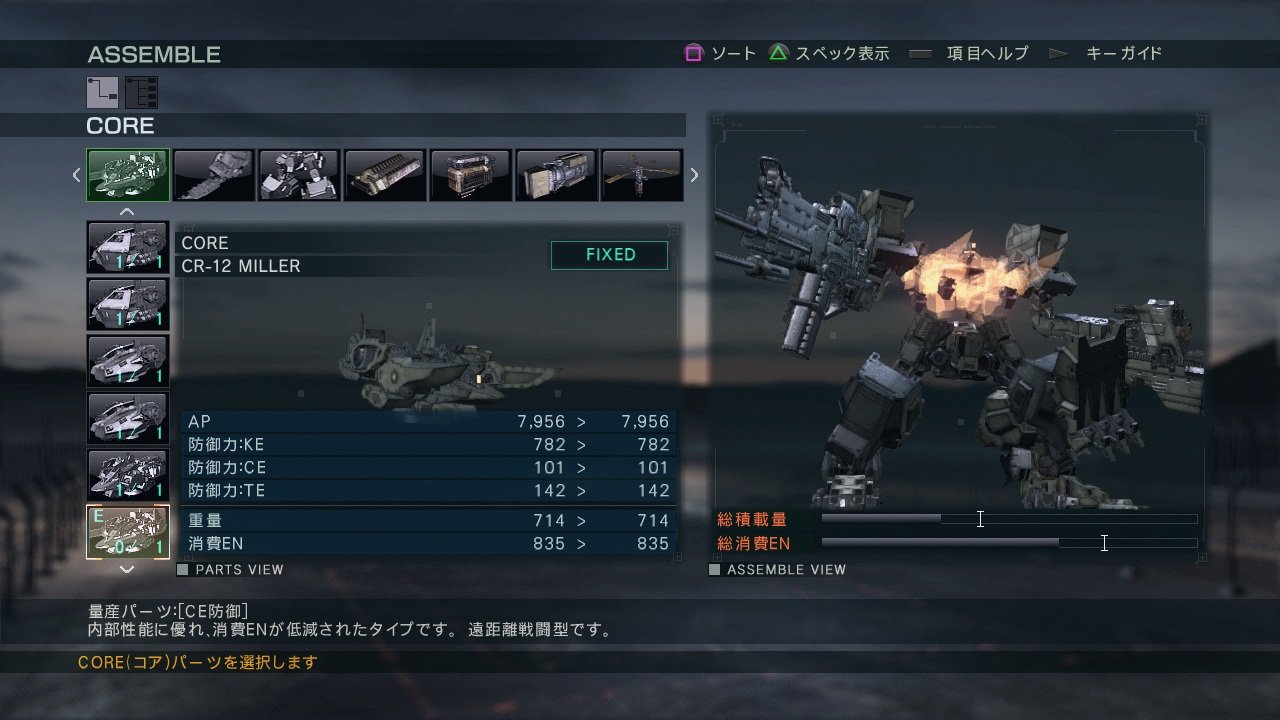This screenshot has height=720, width=1280.
Task: Switch to the tree list layout icon
Action: coord(141,92)
